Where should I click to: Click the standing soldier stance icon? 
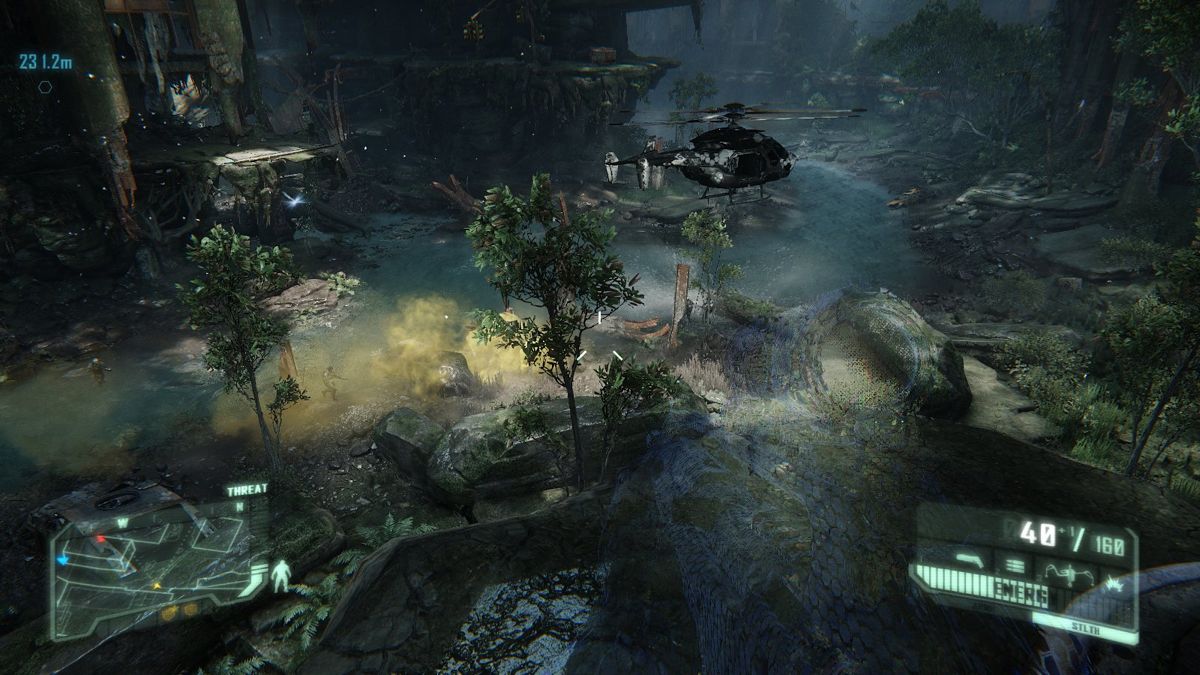[283, 576]
